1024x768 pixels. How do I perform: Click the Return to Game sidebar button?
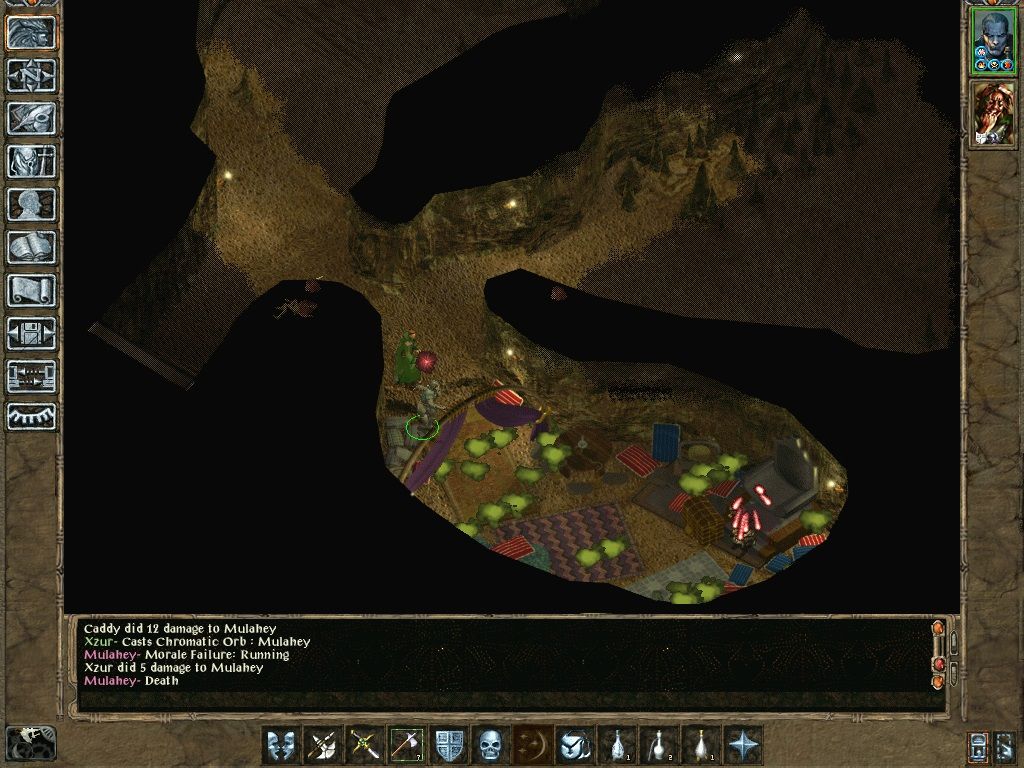[x=31, y=32]
